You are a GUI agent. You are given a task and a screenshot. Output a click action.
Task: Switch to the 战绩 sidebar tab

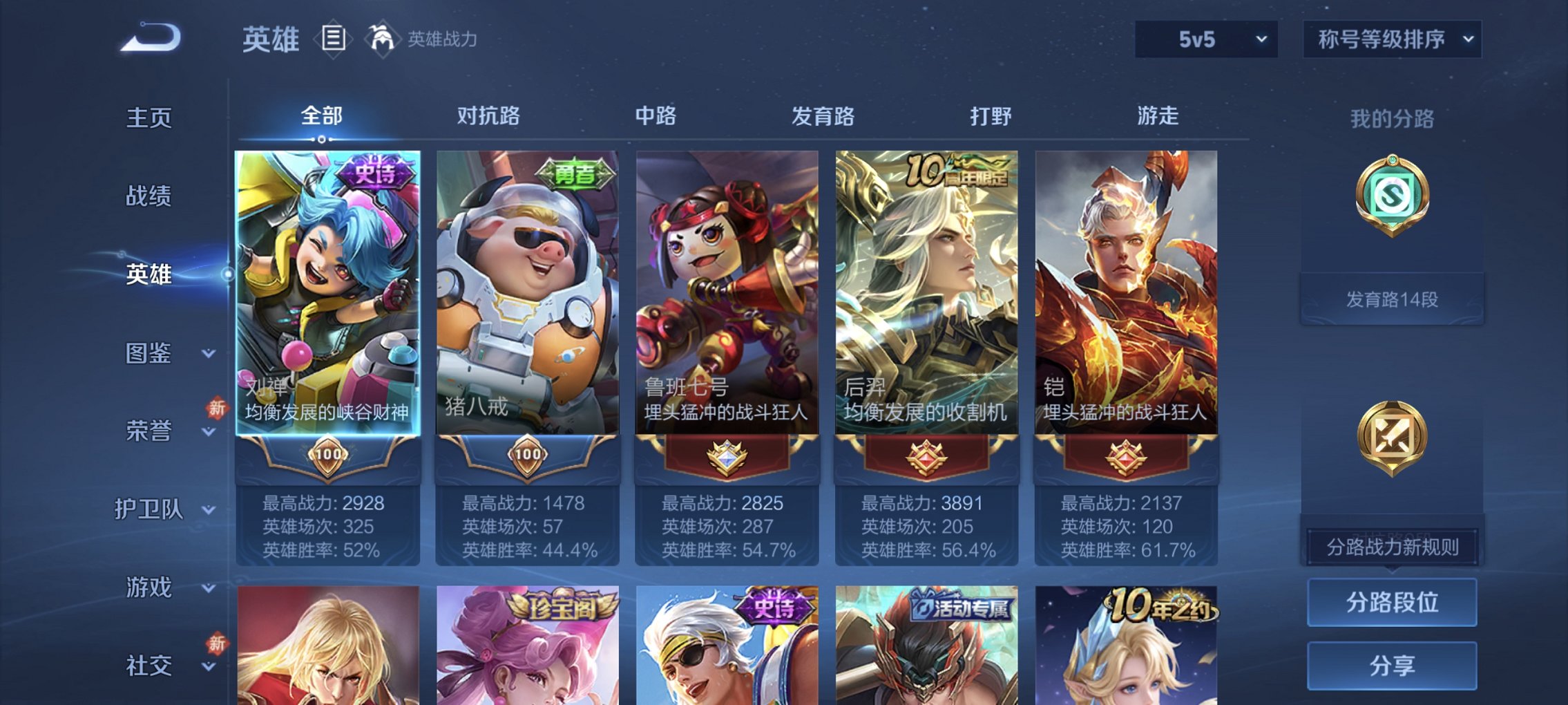pos(147,196)
